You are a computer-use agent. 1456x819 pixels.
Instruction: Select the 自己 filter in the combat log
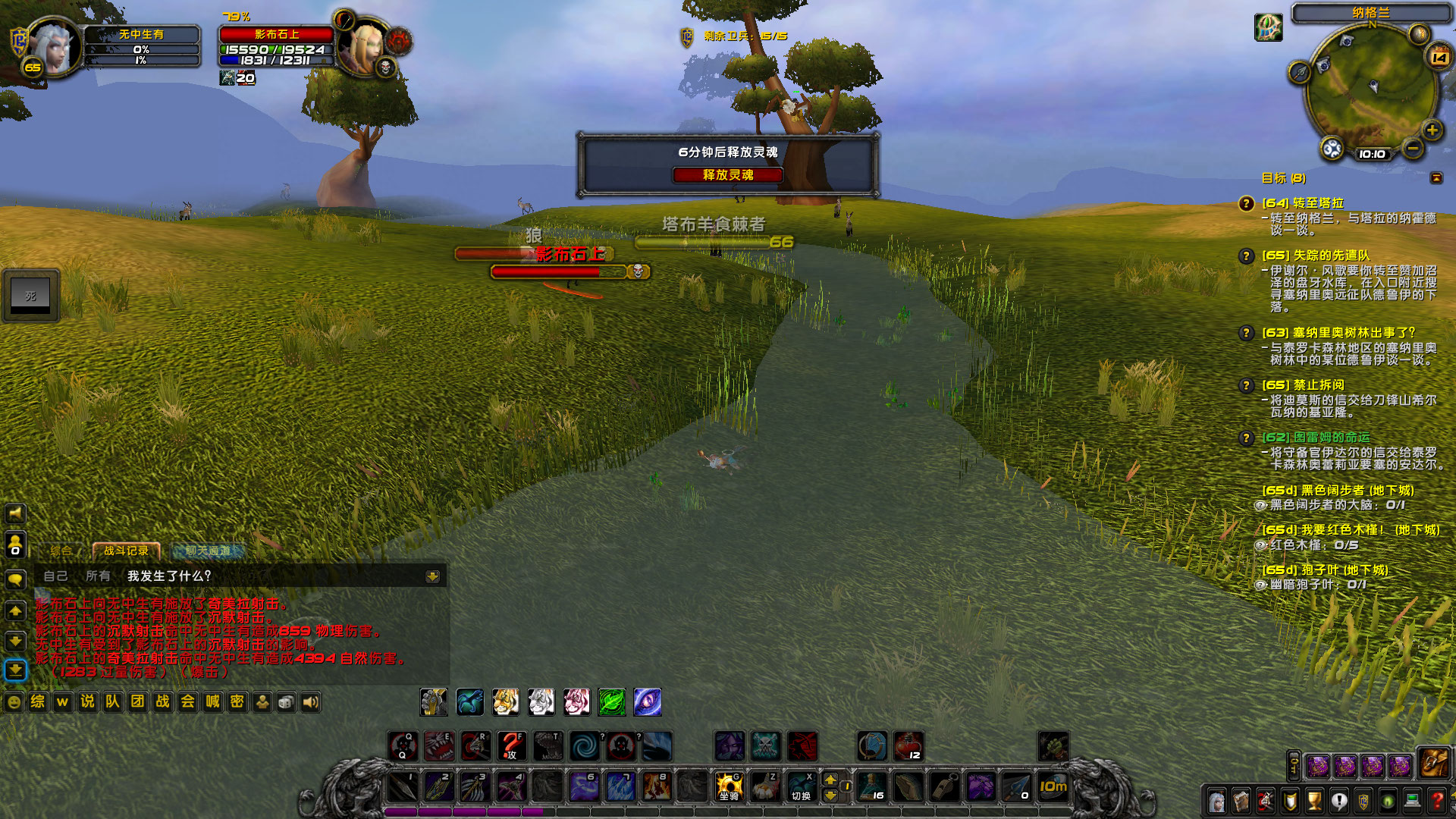pos(55,577)
